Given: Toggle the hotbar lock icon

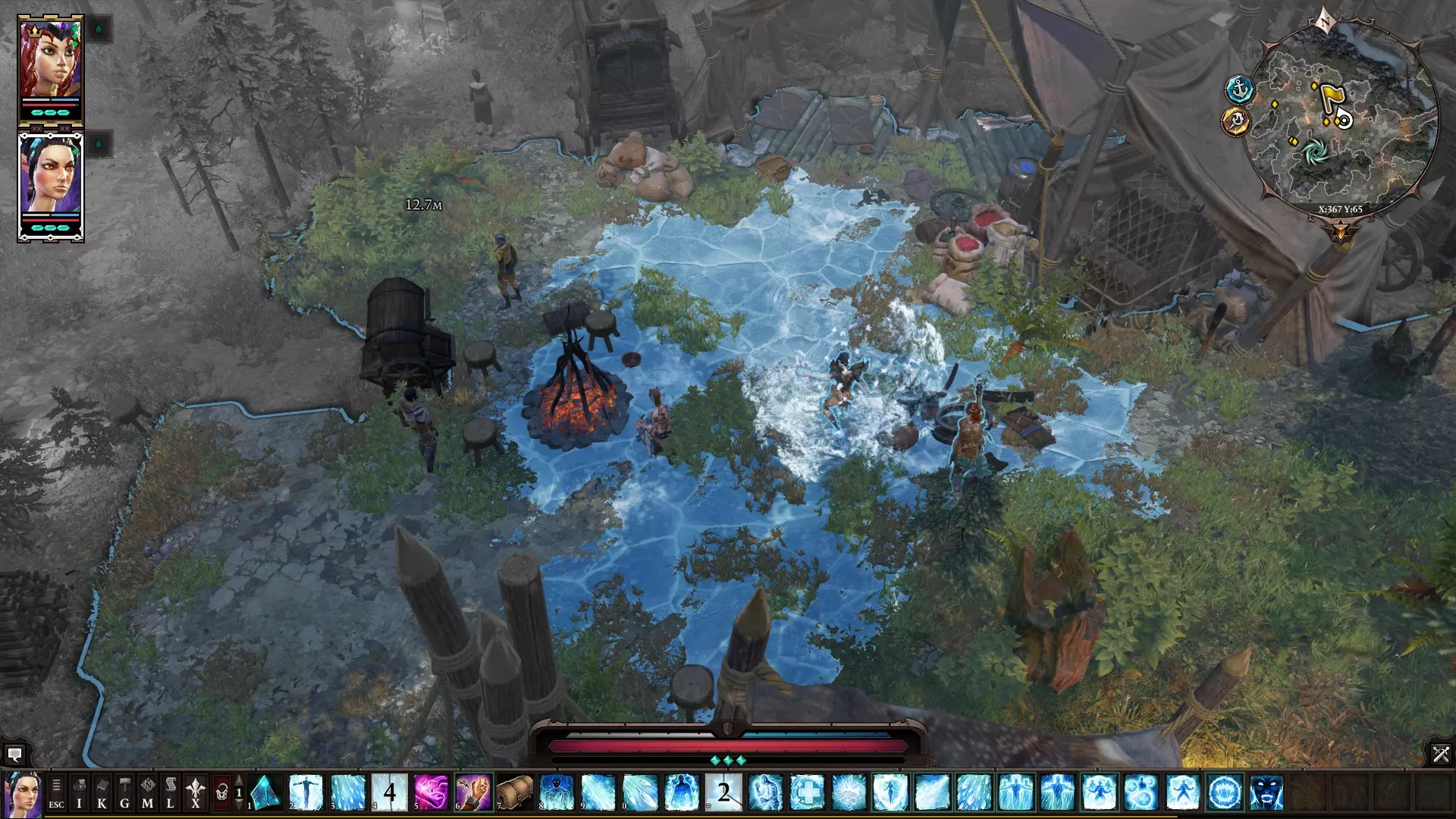Looking at the screenshot, I should point(221,793).
